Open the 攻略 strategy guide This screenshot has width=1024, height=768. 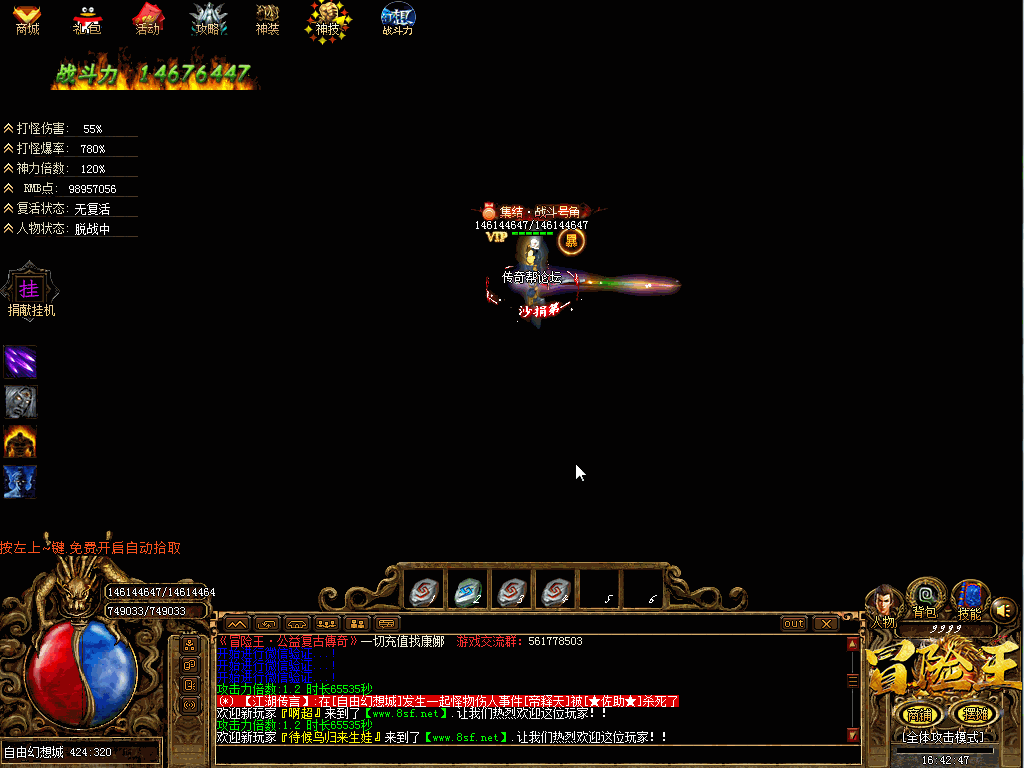click(207, 18)
